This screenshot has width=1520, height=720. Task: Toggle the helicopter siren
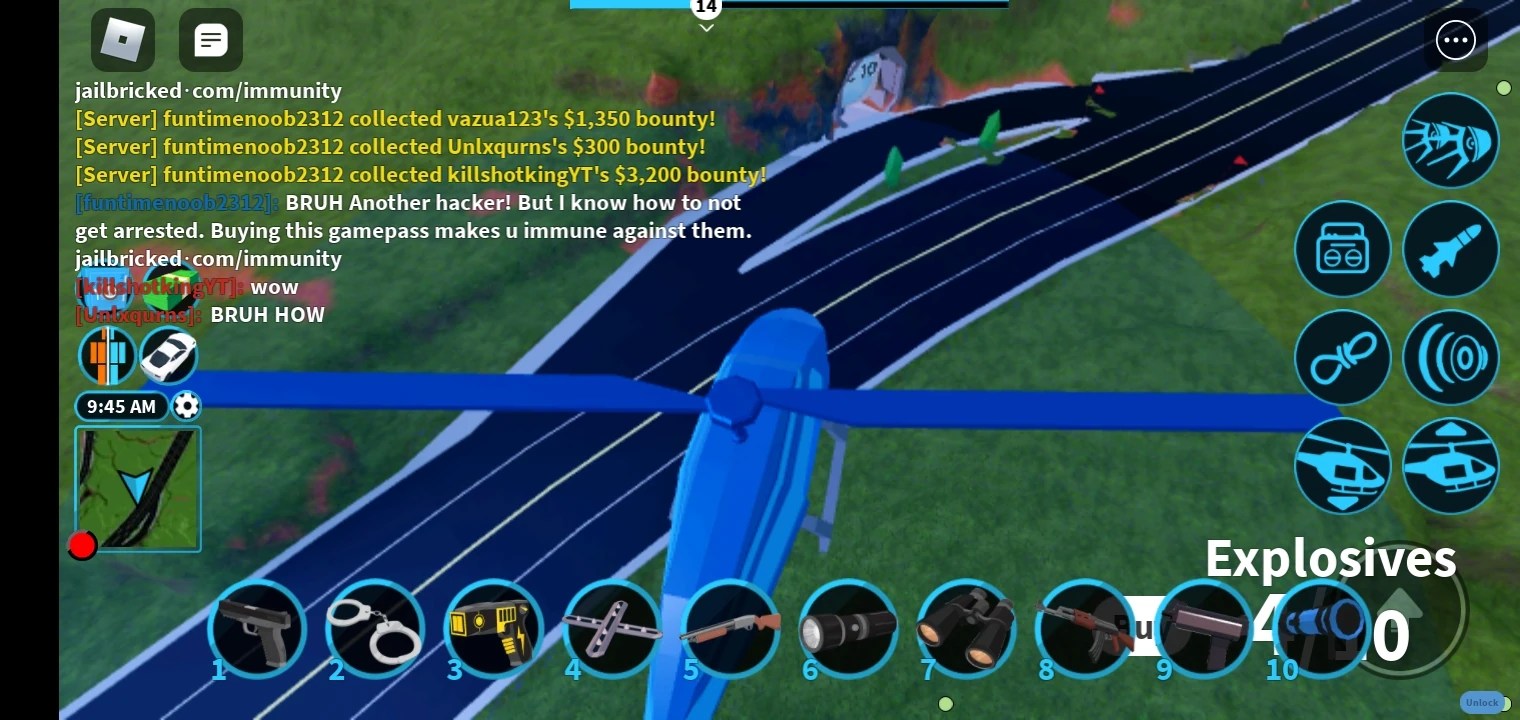pyautogui.click(x=1451, y=357)
